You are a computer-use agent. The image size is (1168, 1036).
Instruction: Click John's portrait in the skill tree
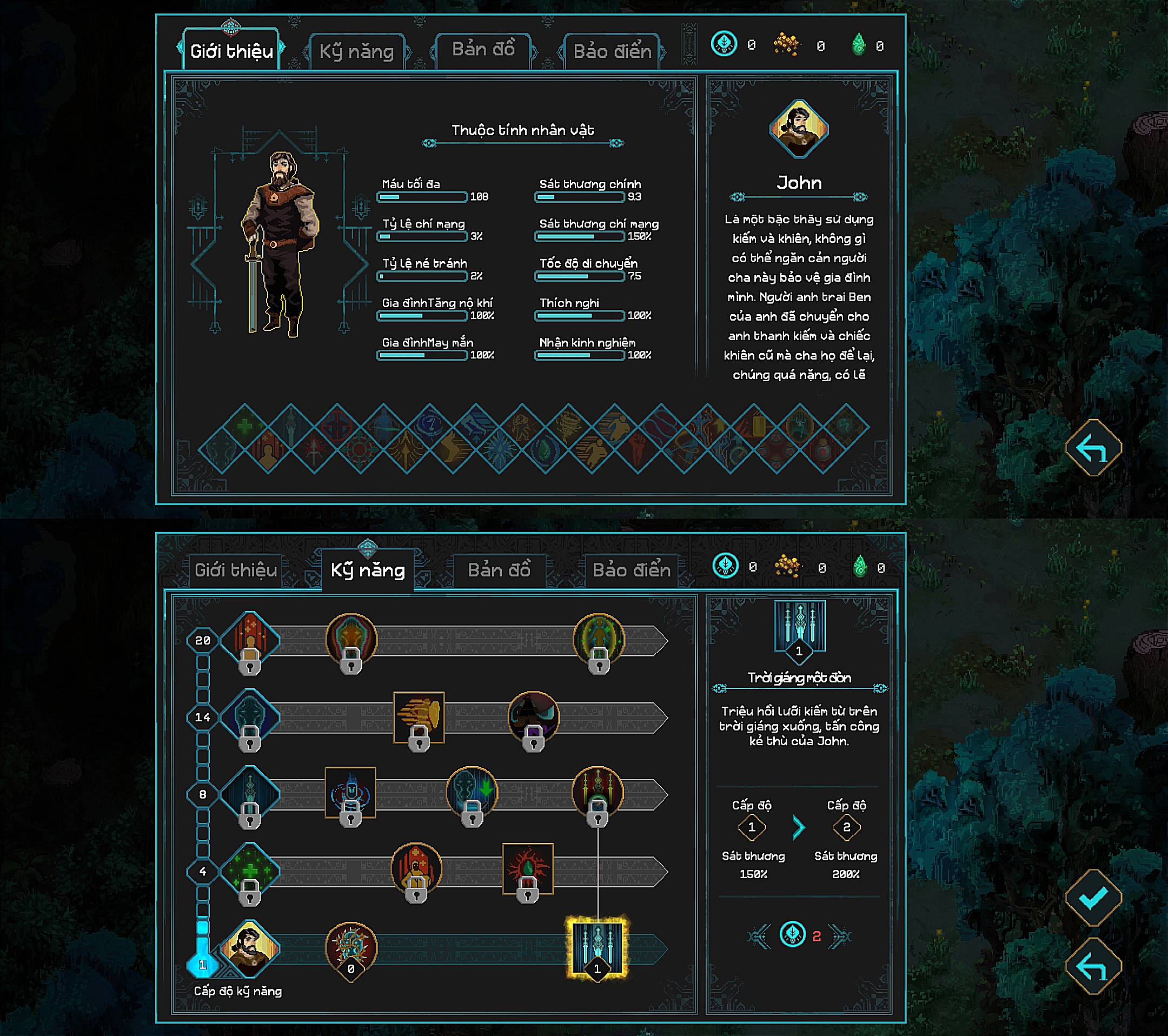click(x=250, y=948)
